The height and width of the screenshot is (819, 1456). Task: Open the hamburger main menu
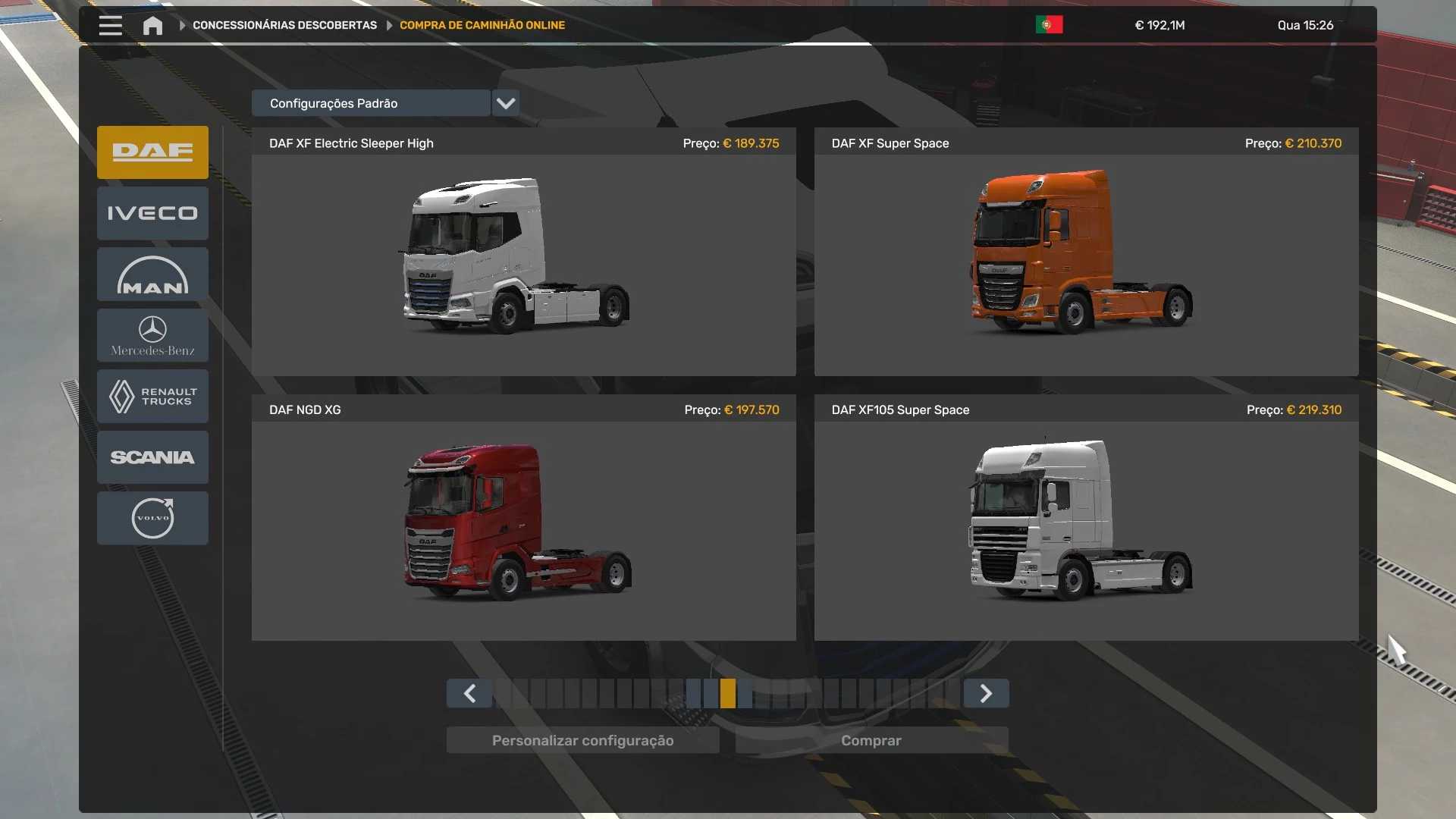click(111, 26)
